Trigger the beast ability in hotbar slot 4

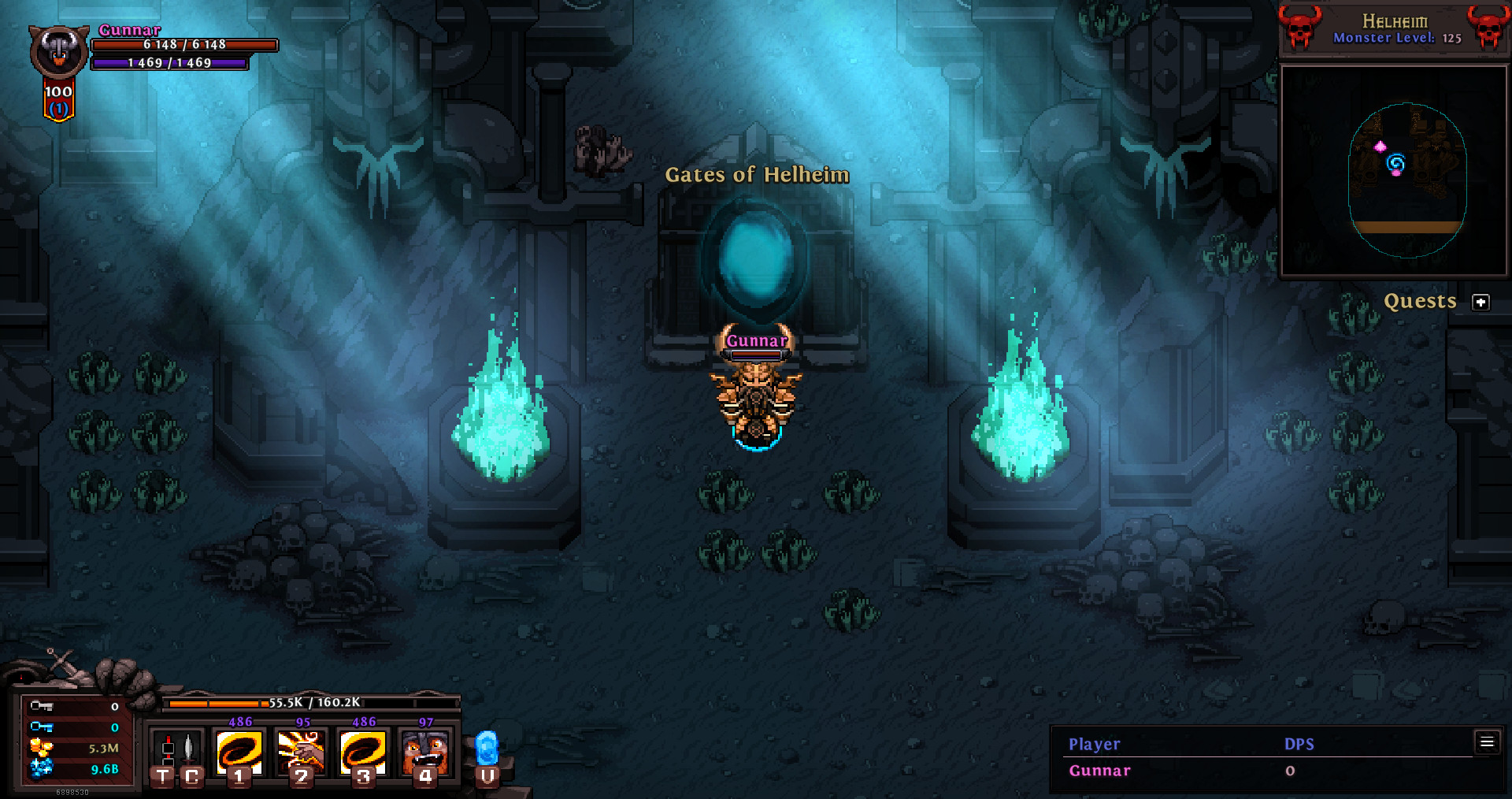[424, 754]
